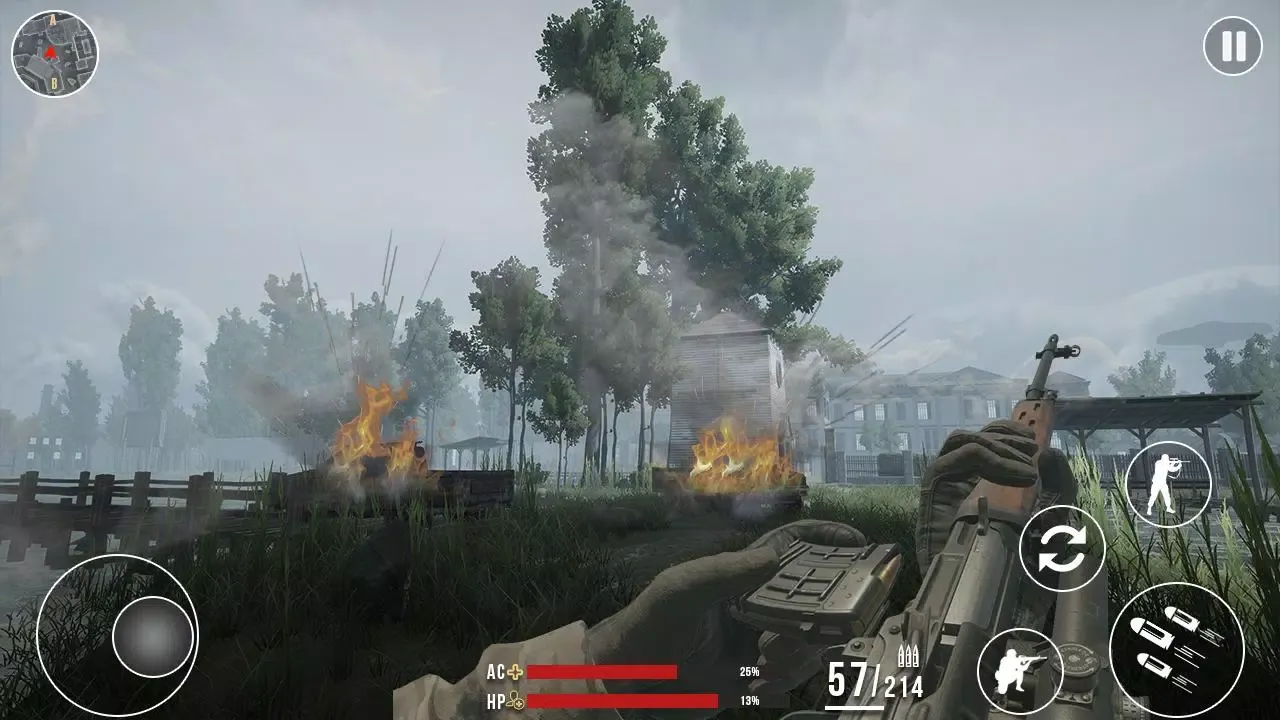
Task: Tap the weapon switch circular arrows icon
Action: point(1064,549)
